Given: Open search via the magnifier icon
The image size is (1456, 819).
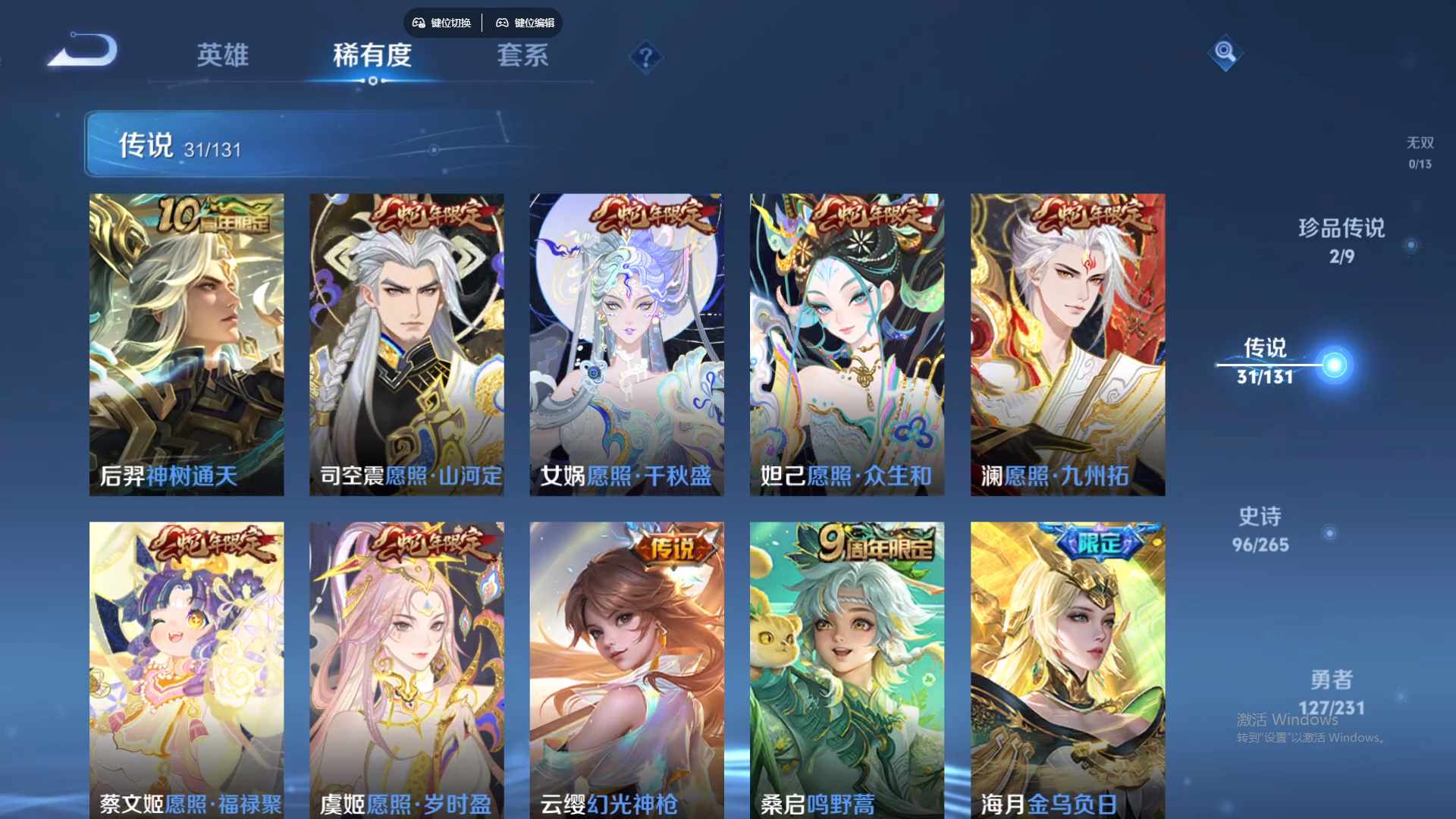Looking at the screenshot, I should (x=1226, y=53).
